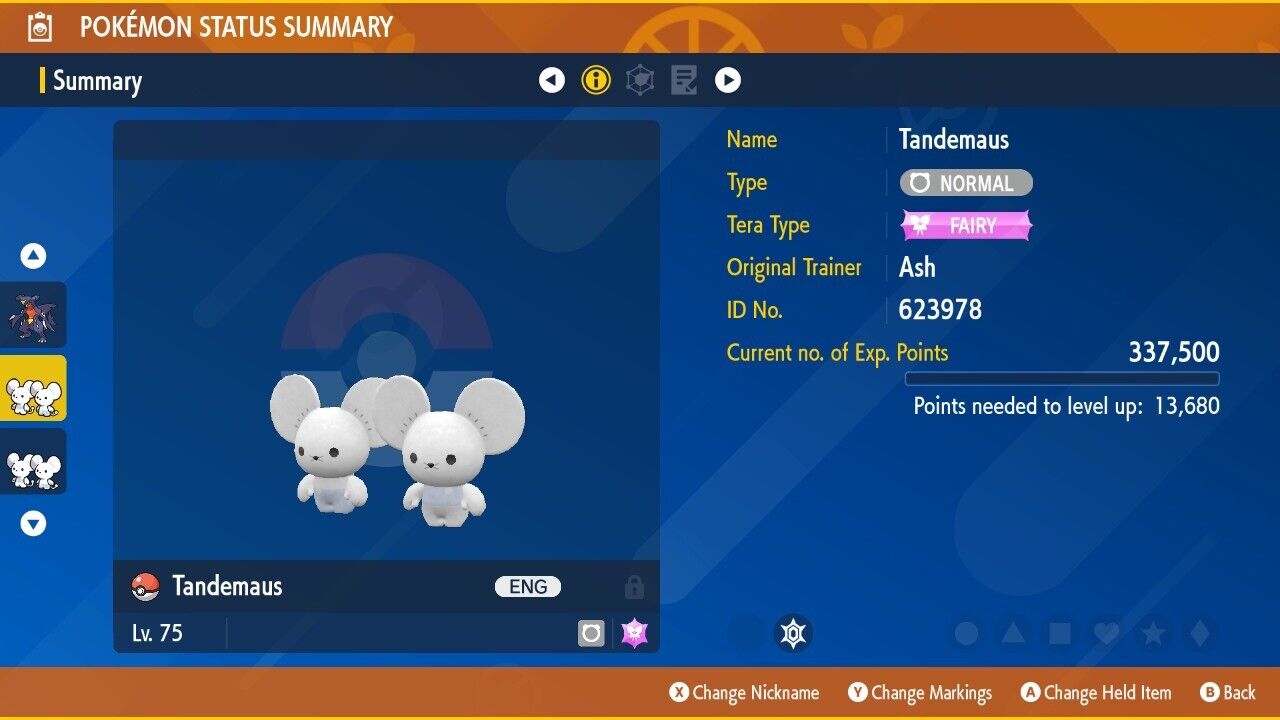Select the info summary tab icon
The height and width of the screenshot is (720, 1280).
pos(596,80)
